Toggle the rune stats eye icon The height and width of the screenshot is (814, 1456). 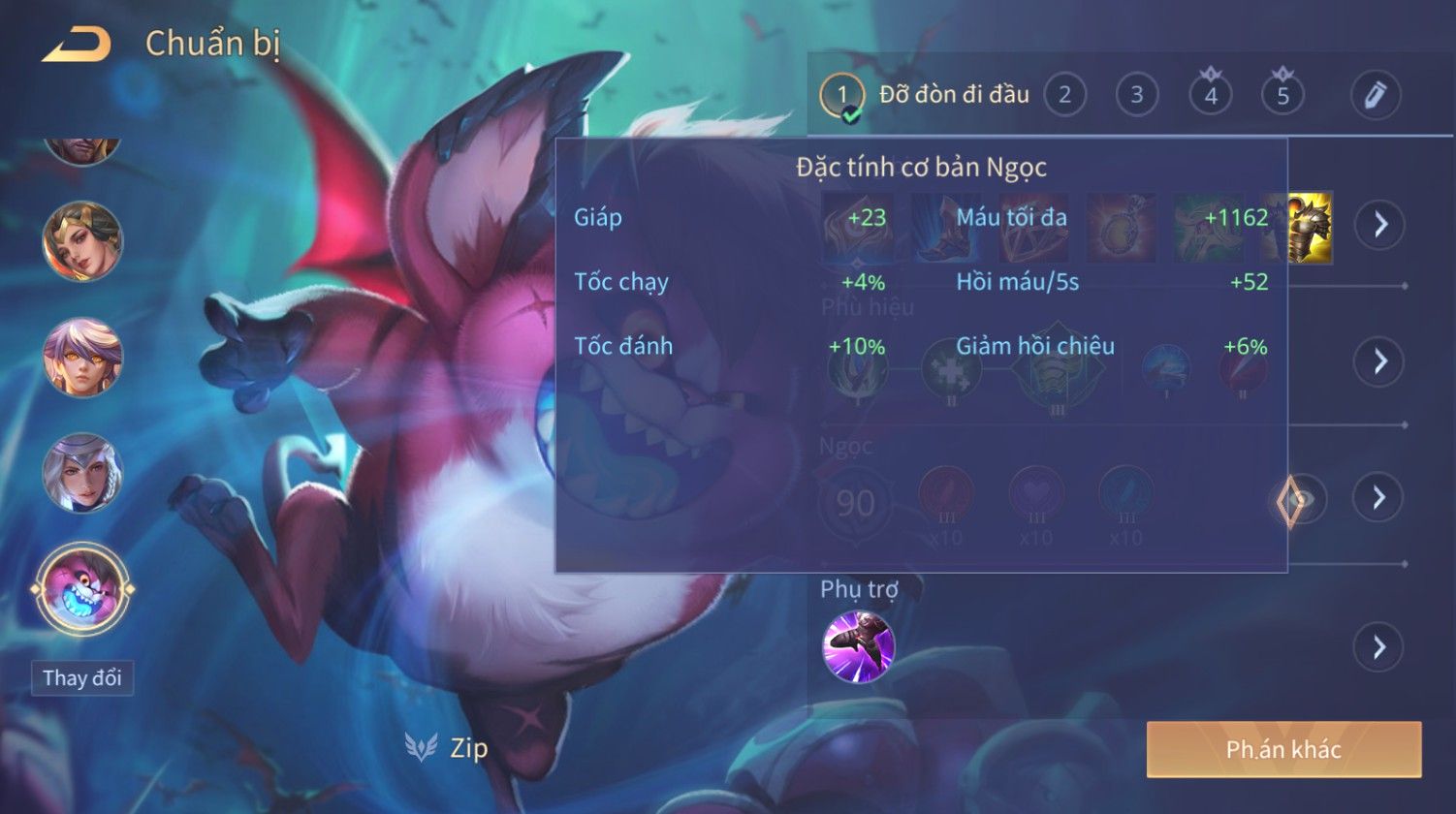[x=1297, y=500]
